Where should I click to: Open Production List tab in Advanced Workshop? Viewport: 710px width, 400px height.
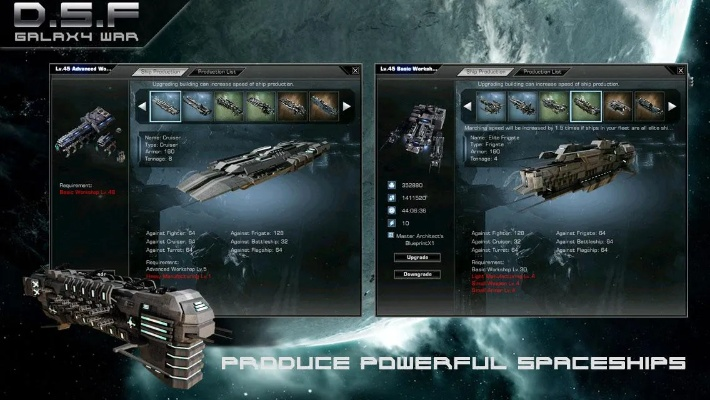click(x=216, y=72)
